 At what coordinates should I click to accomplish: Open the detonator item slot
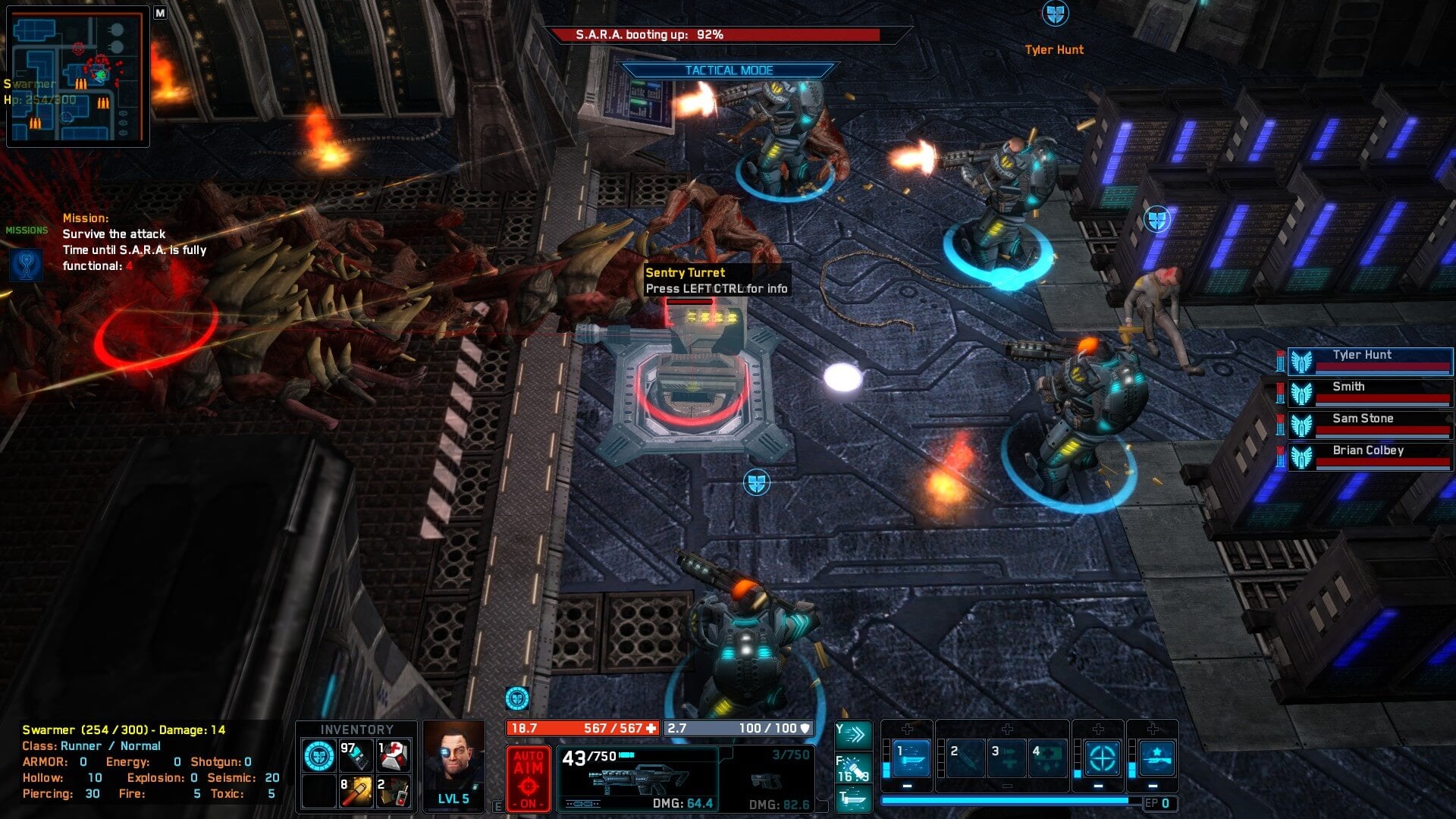coord(394,792)
